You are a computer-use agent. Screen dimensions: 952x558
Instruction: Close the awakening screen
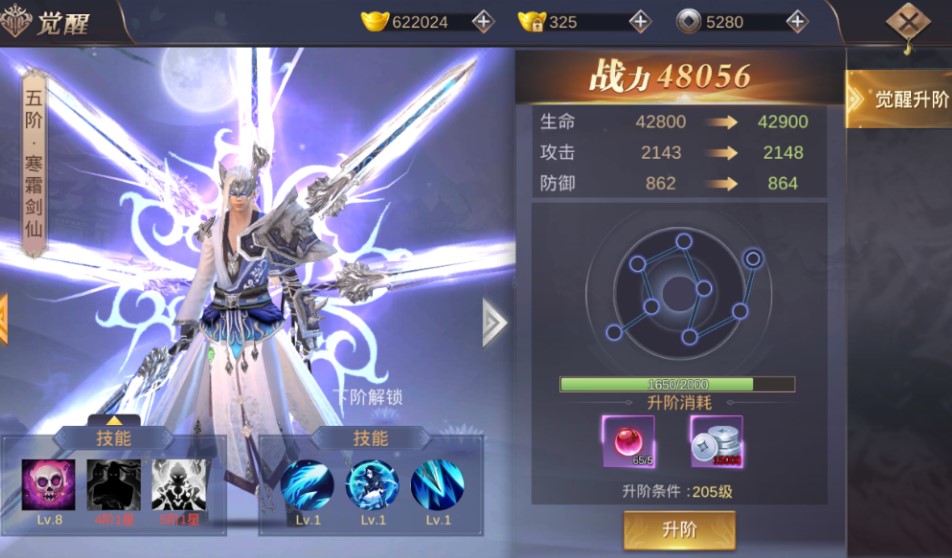pos(907,22)
